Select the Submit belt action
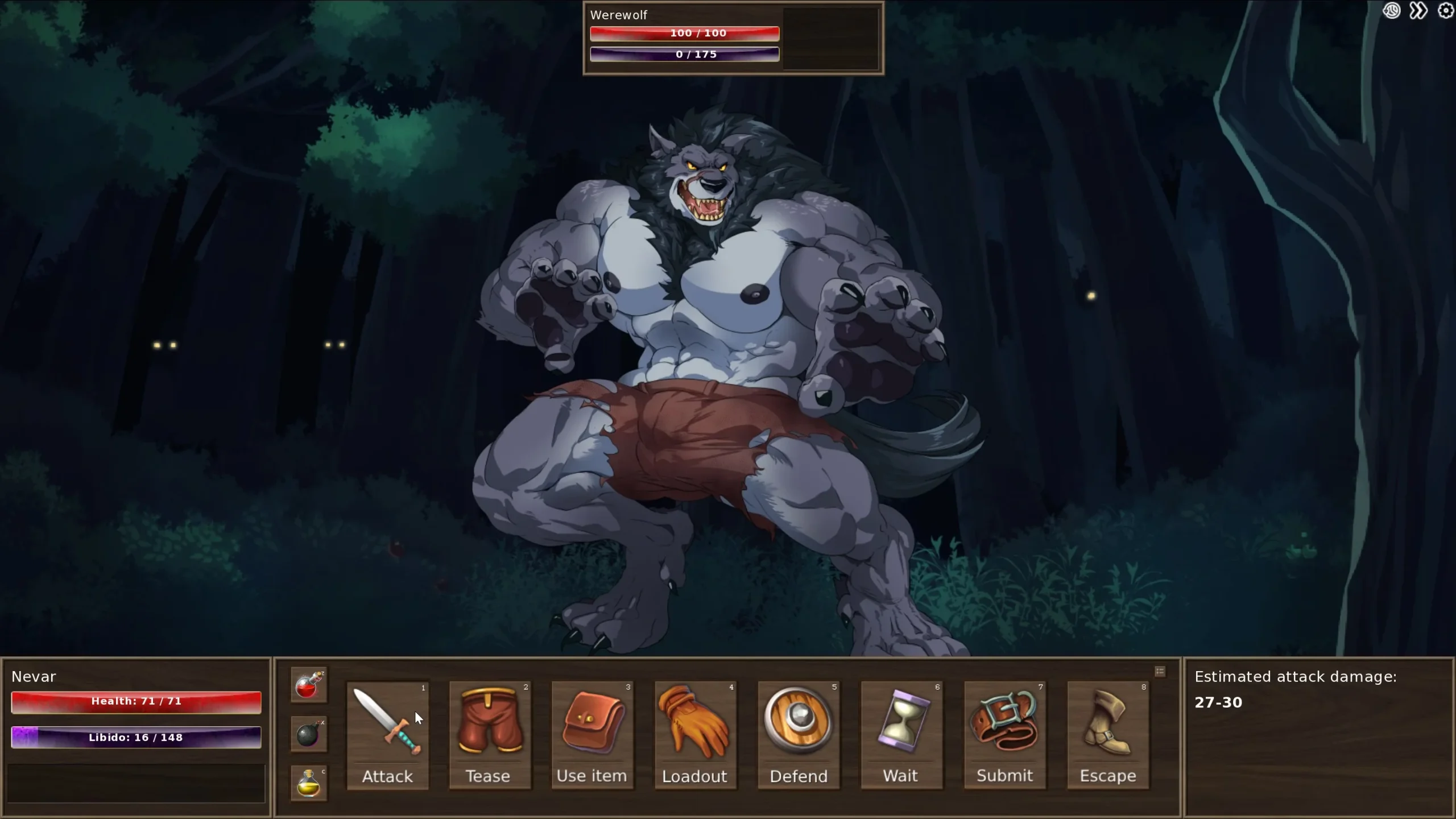The width and height of the screenshot is (1456, 819). point(1005,735)
